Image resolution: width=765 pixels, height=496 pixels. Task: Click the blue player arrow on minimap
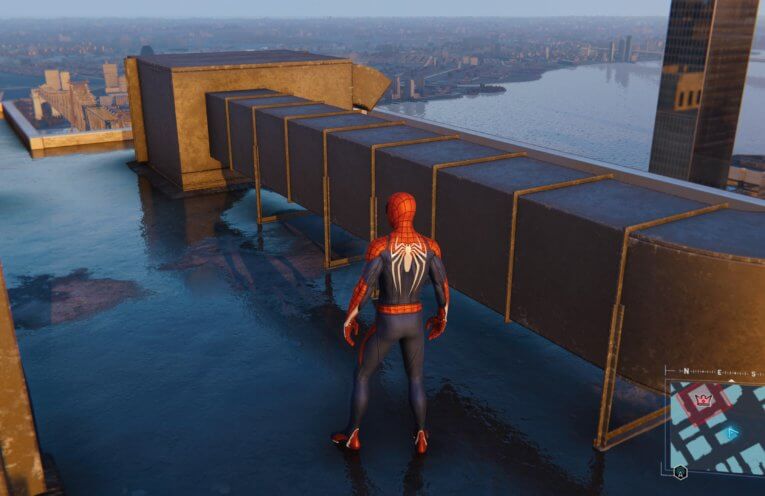coord(732,433)
